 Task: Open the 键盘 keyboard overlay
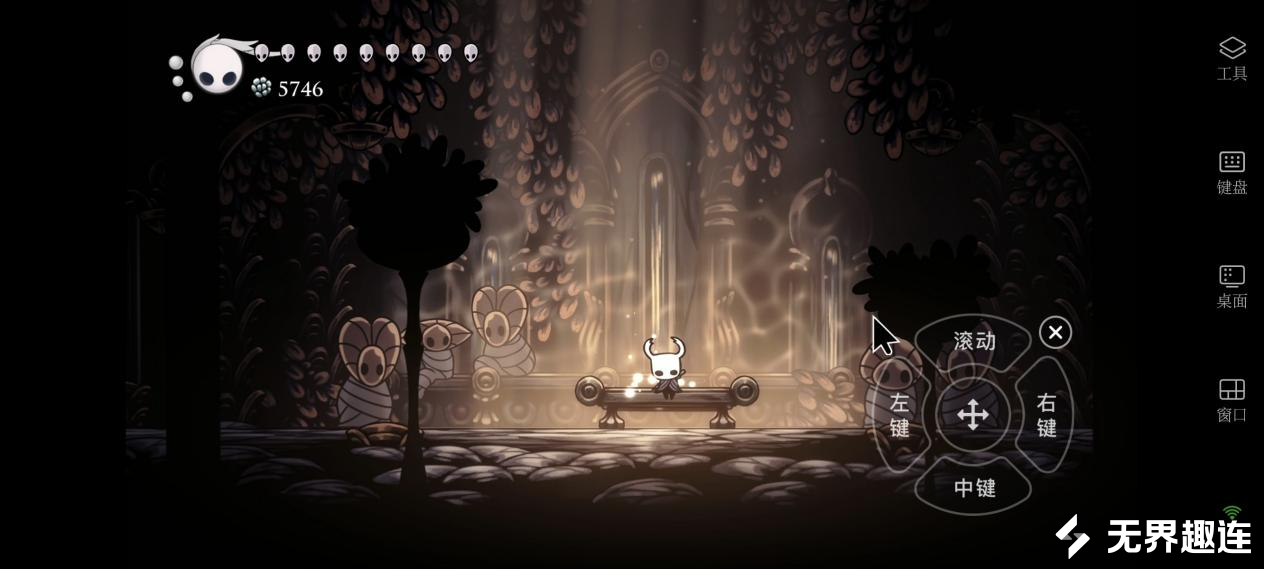pyautogui.click(x=1231, y=172)
